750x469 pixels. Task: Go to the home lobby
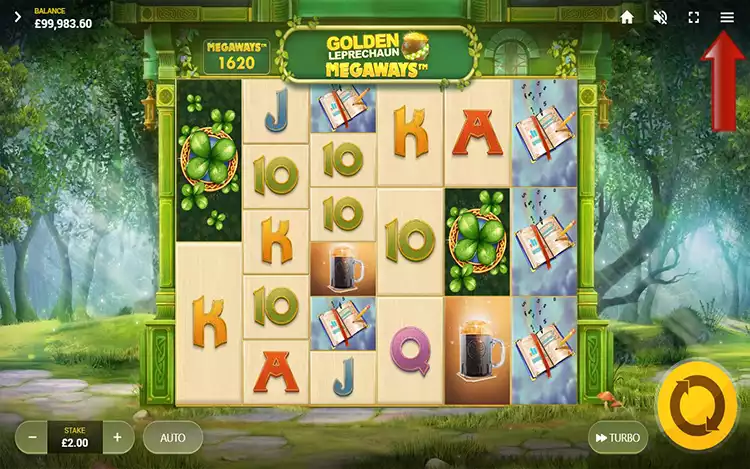(x=627, y=17)
